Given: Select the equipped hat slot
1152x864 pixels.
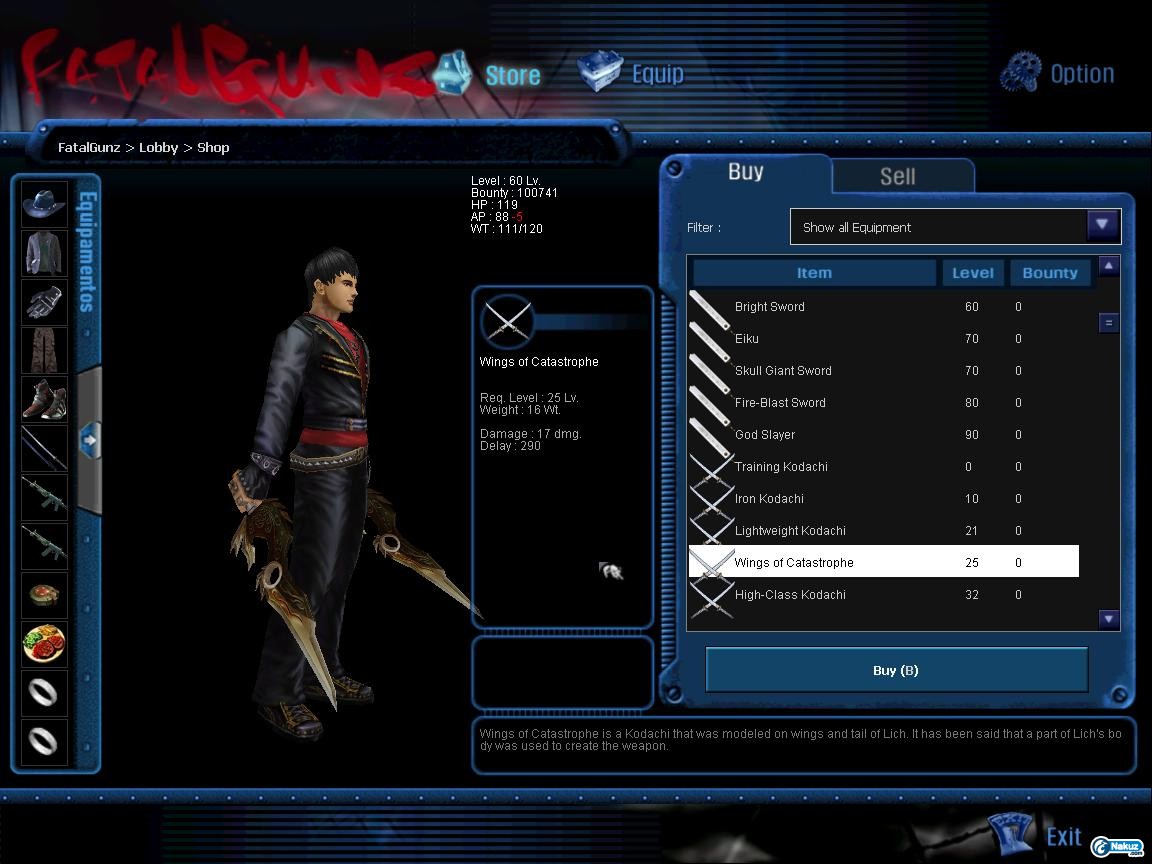Looking at the screenshot, I should [x=45, y=204].
